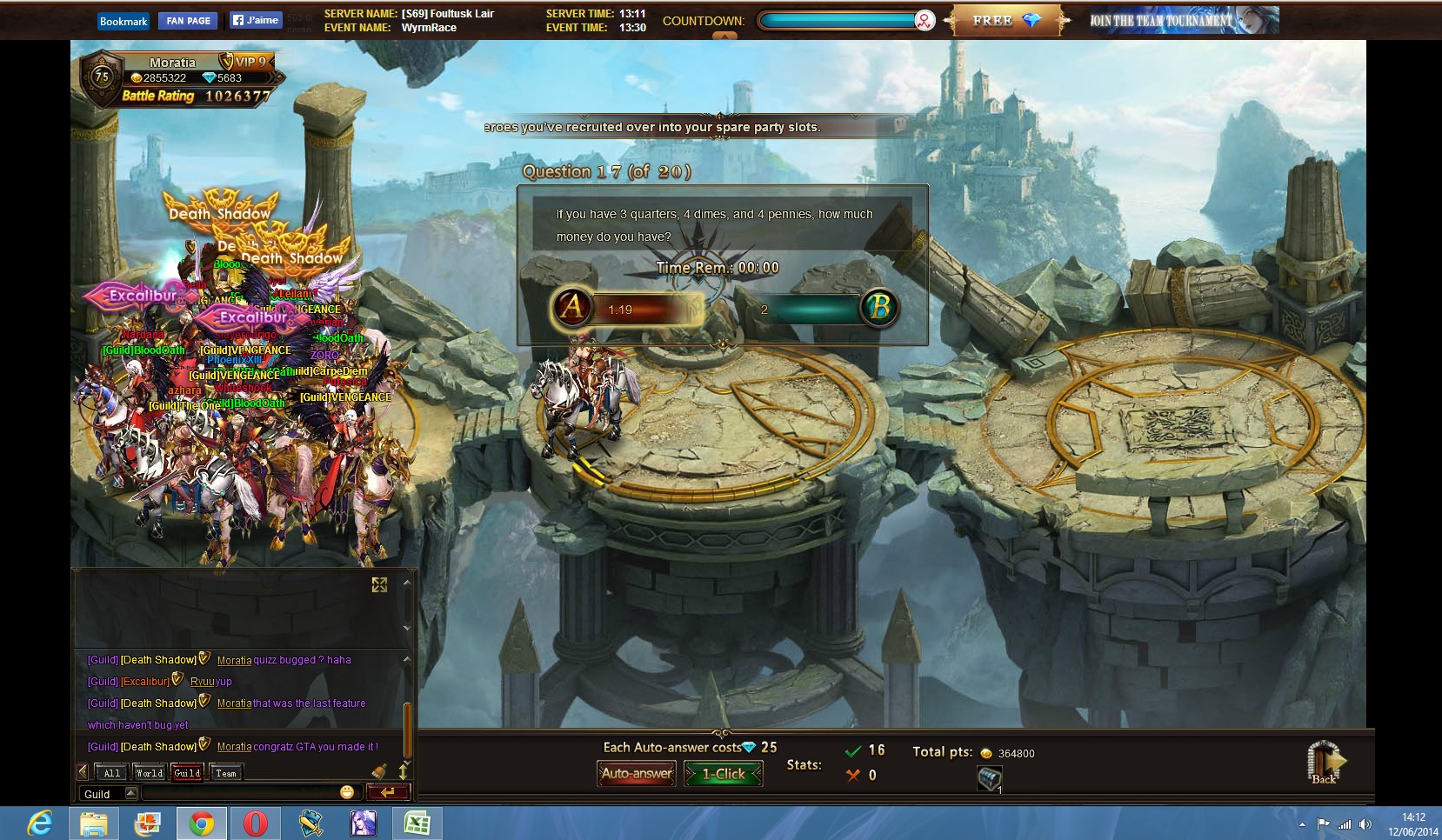The width and height of the screenshot is (1442, 840).
Task: Switch chat to the World tab
Action: 149,773
